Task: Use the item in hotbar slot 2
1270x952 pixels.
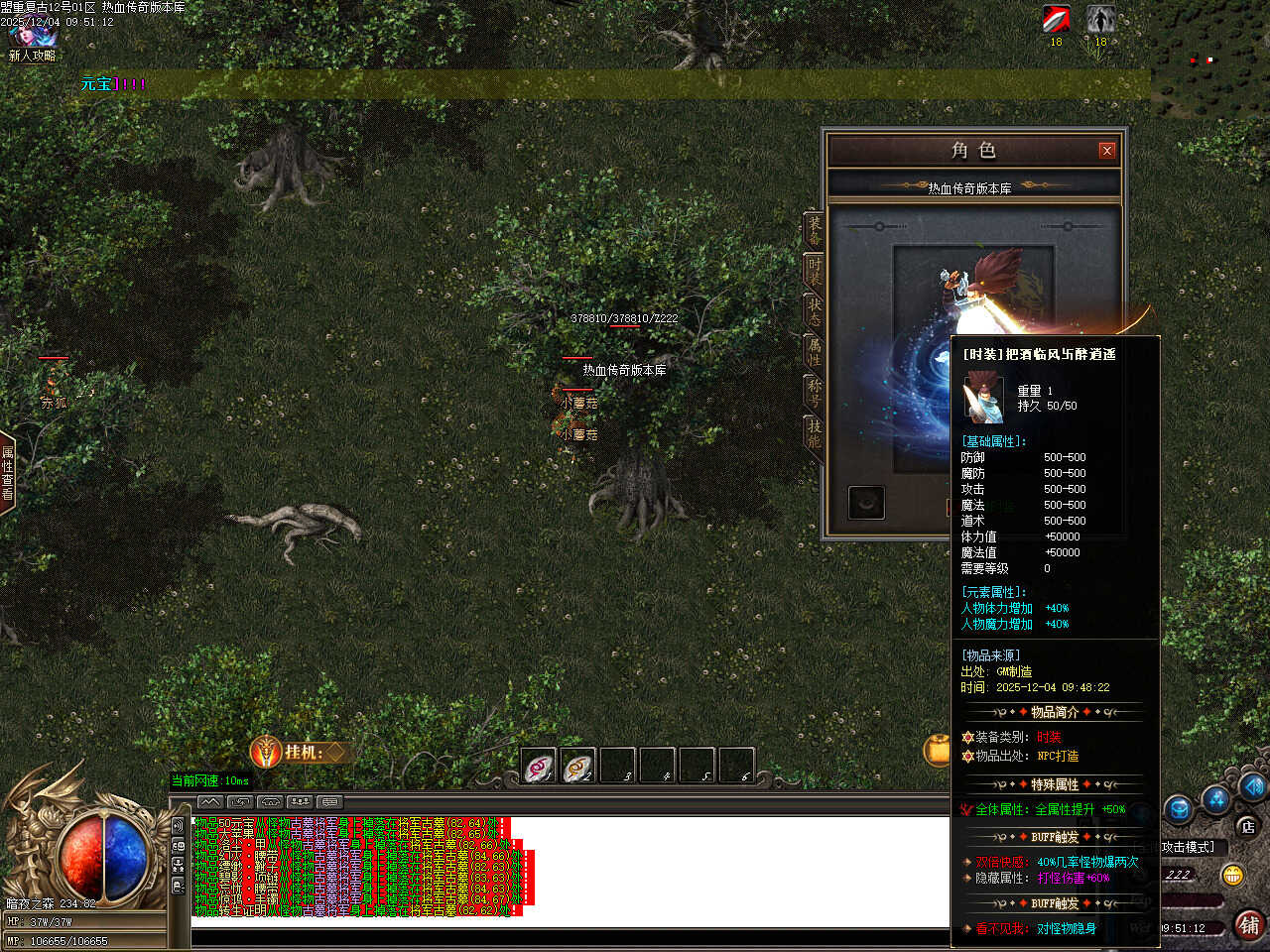Action: 578,767
